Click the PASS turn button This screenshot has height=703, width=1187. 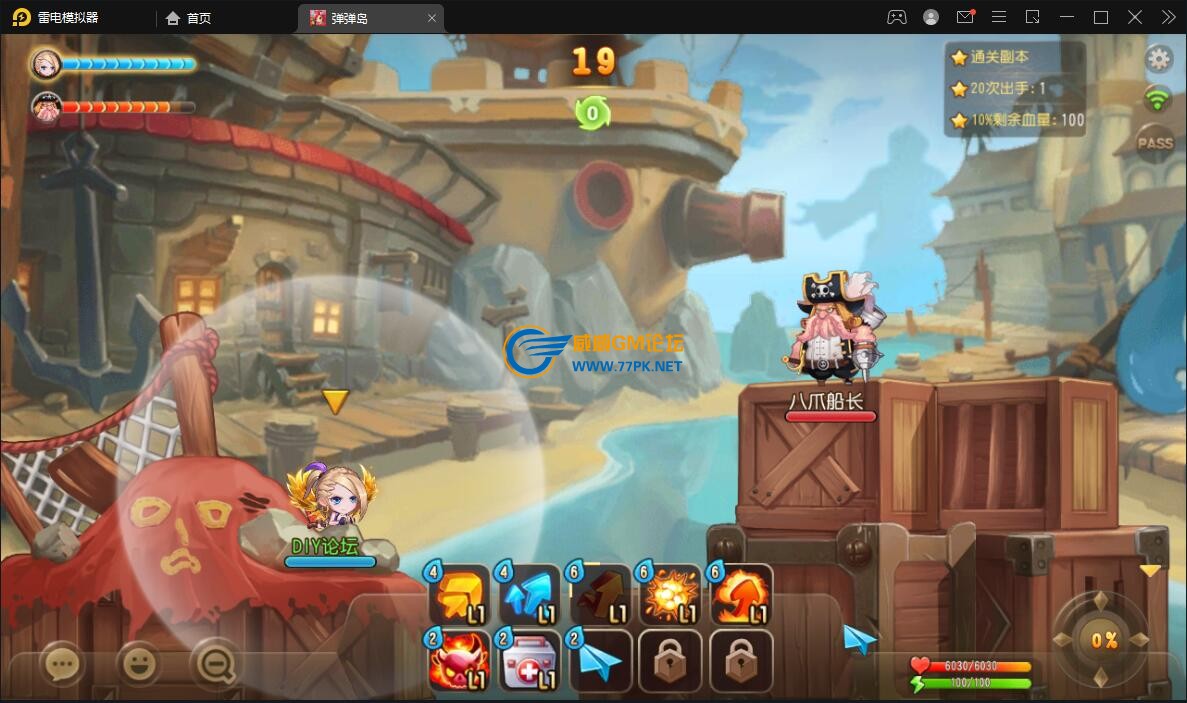coord(1155,143)
